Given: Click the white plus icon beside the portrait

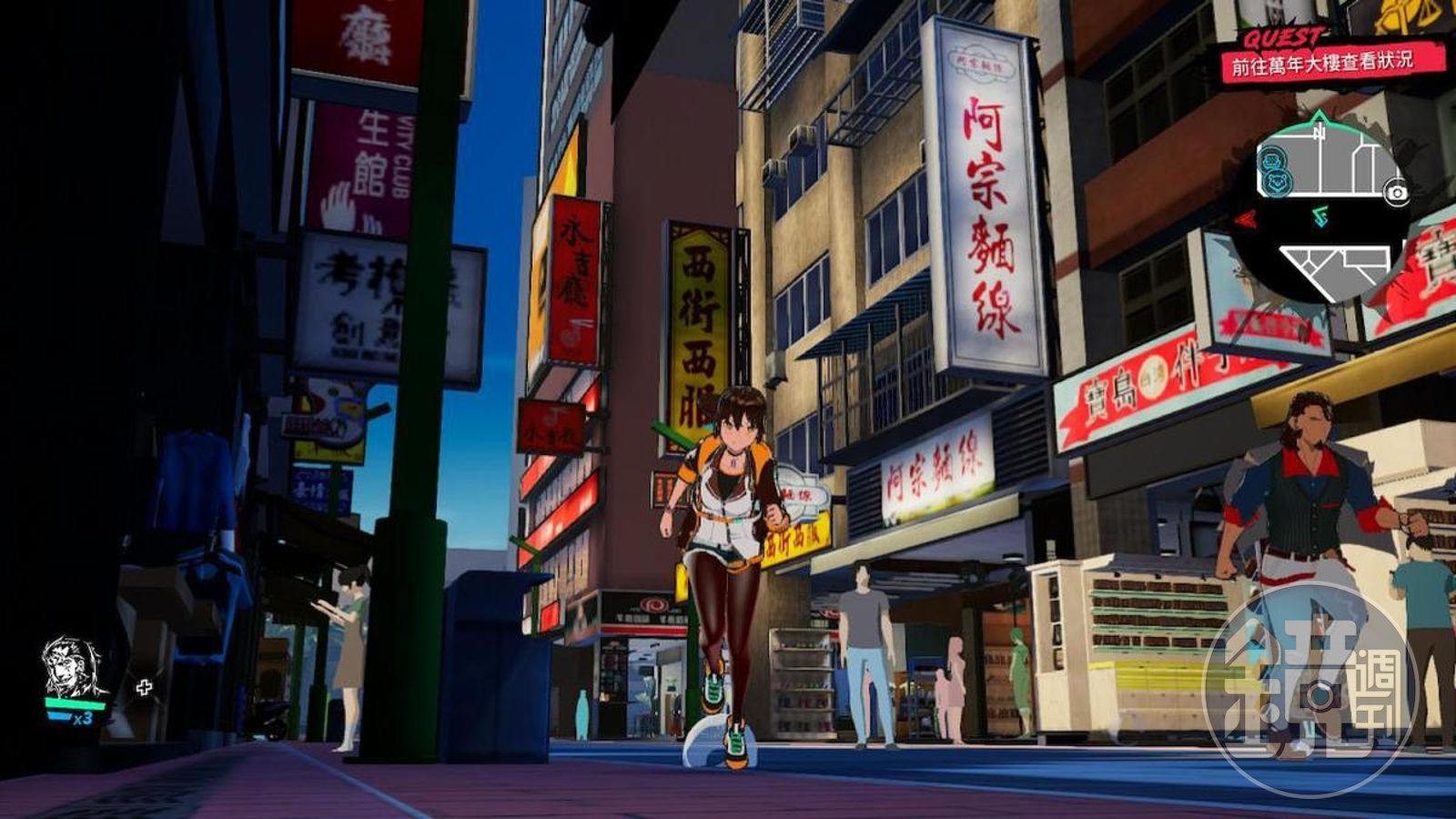Looking at the screenshot, I should pyautogui.click(x=144, y=687).
